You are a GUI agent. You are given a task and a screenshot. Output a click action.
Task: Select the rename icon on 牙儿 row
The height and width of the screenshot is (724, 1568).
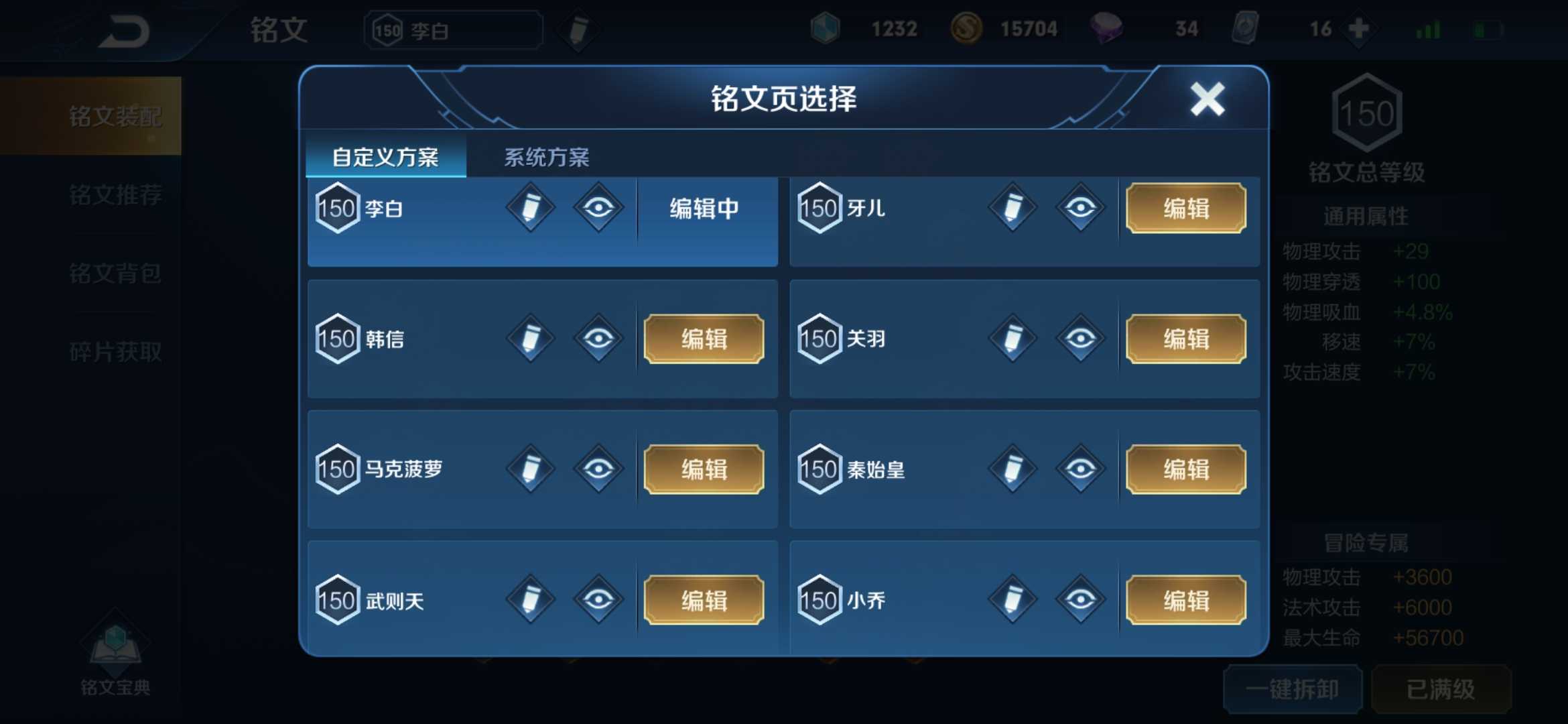point(1012,208)
